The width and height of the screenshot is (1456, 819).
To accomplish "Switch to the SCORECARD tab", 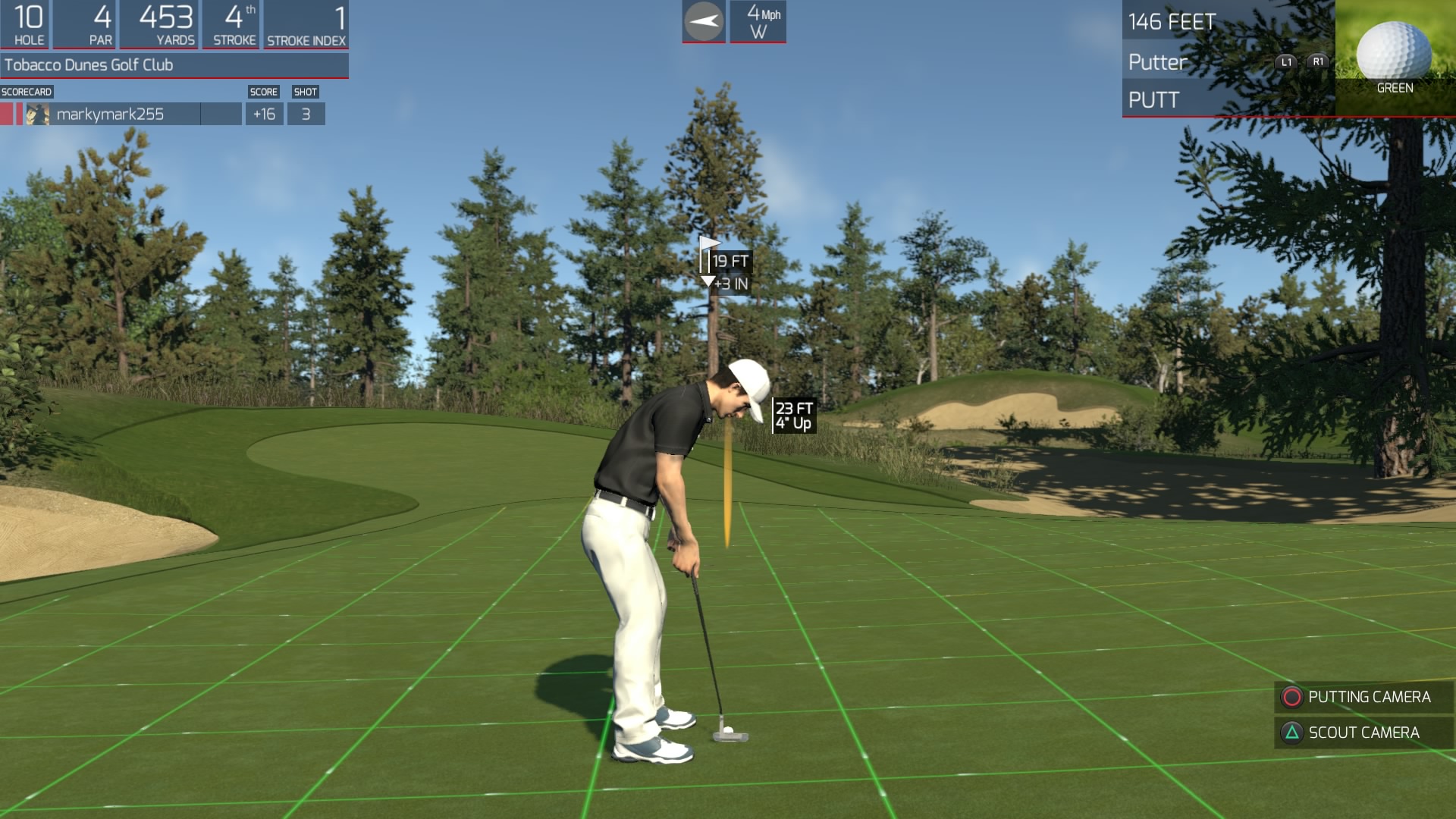I will click(26, 91).
